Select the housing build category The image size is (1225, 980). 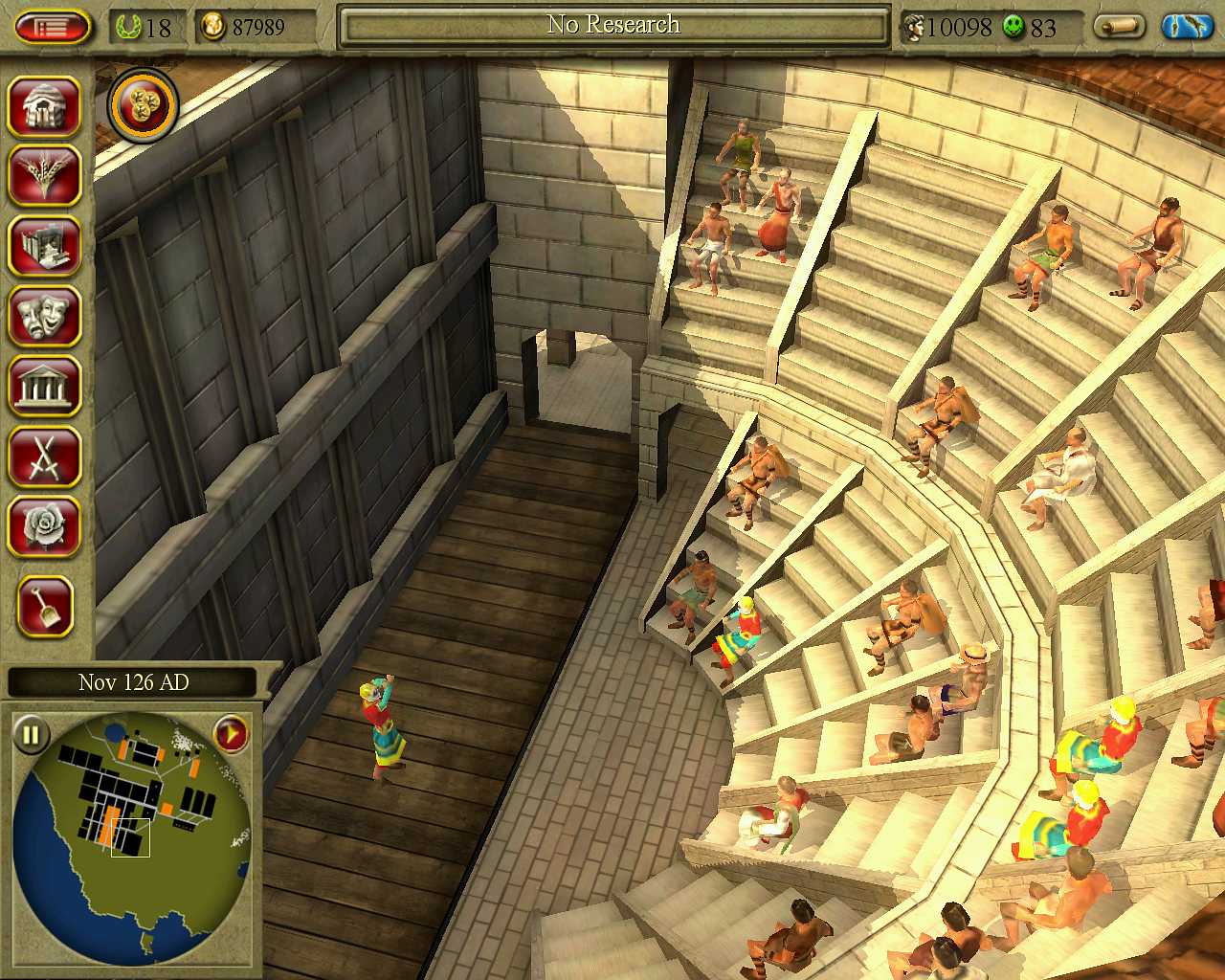tap(44, 105)
